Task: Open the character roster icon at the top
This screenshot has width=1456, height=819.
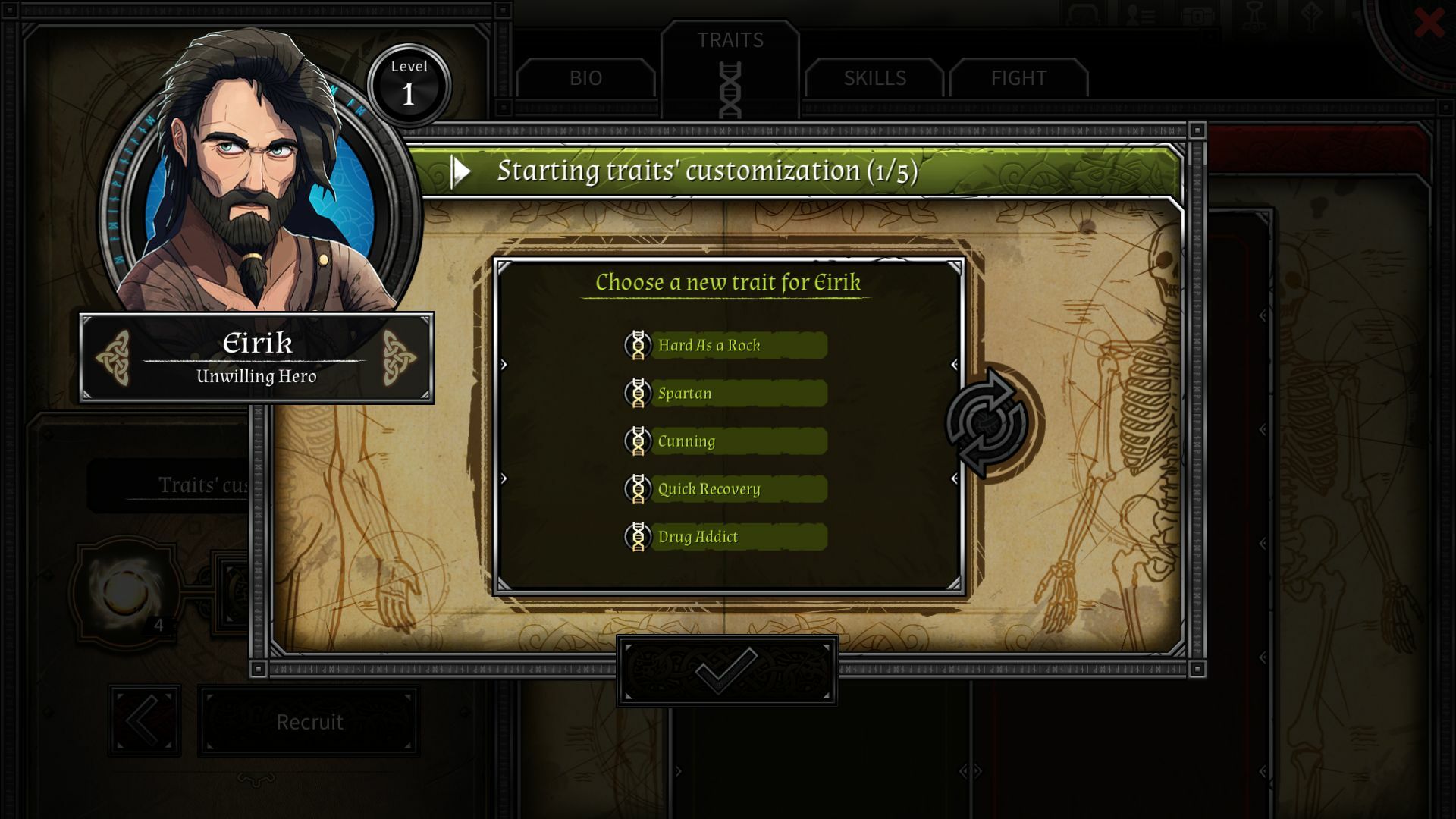Action: pyautogui.click(x=1141, y=14)
